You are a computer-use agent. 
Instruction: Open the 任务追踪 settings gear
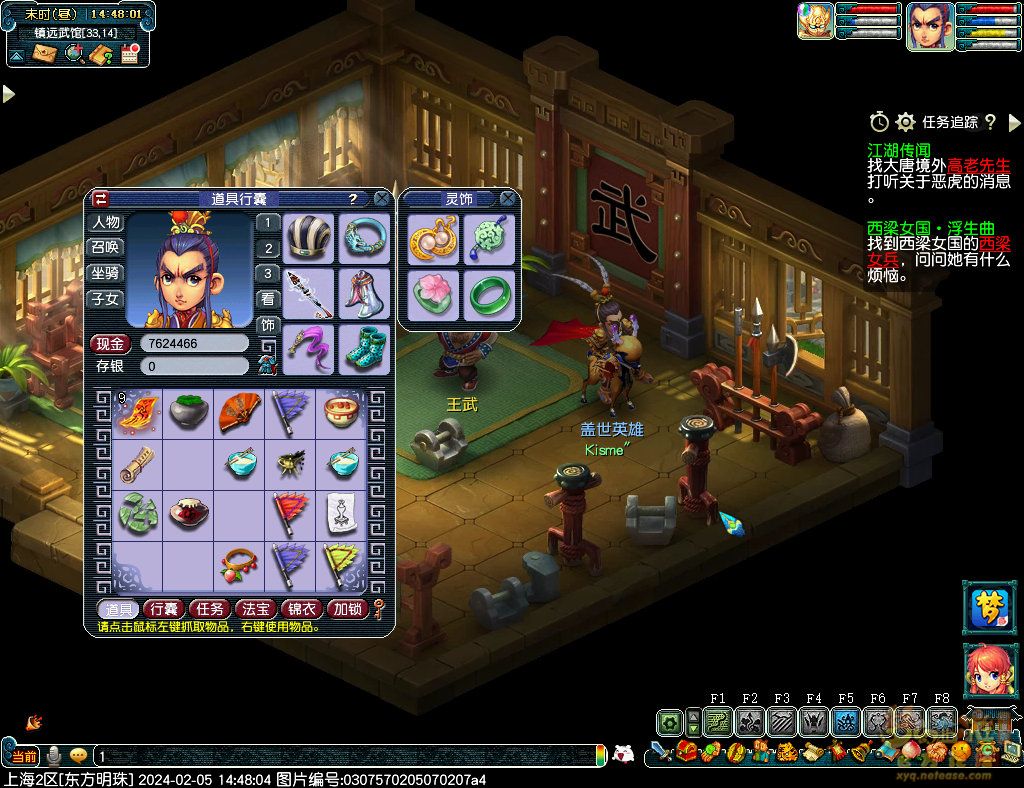click(906, 122)
